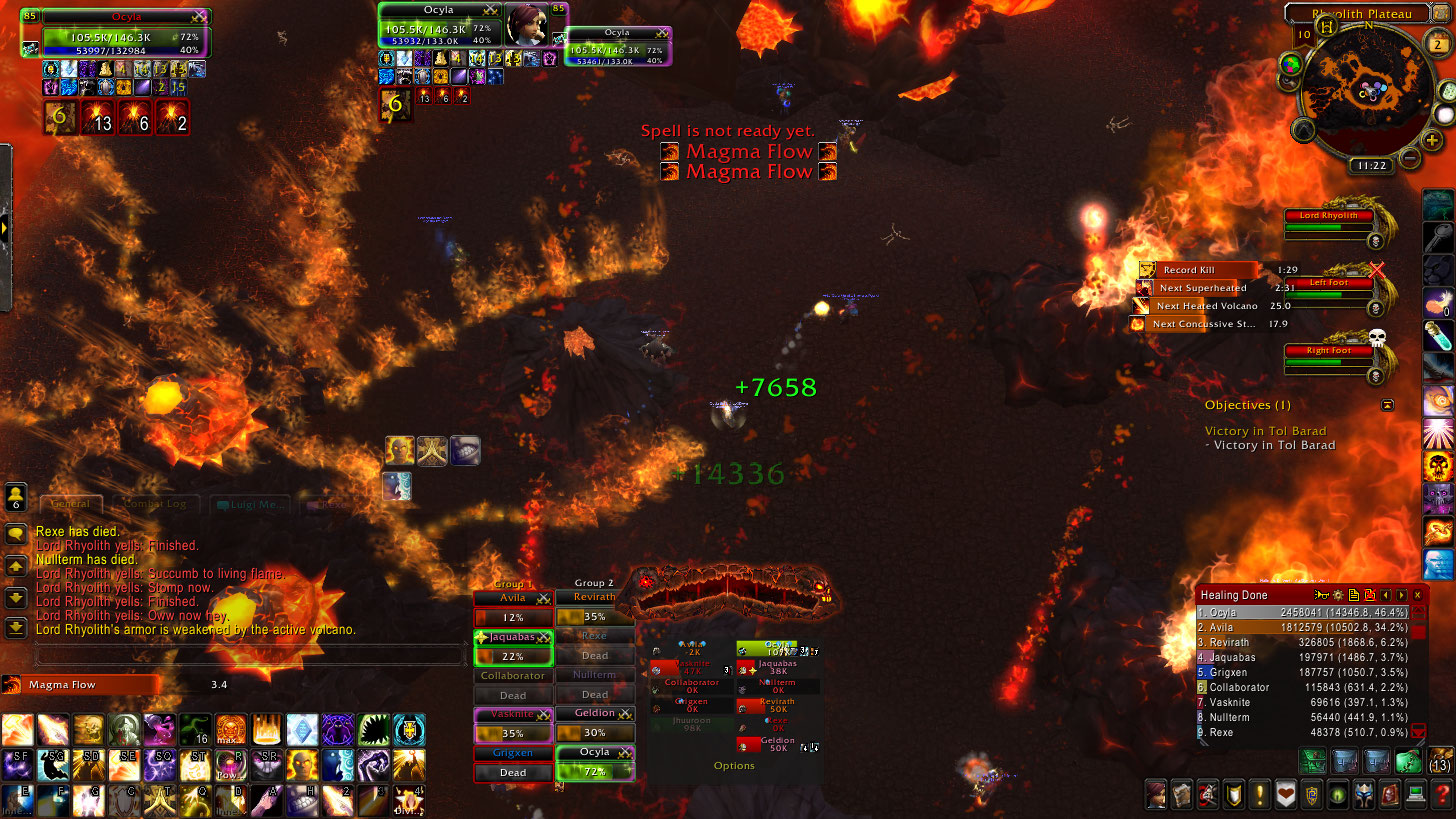The width and height of the screenshot is (1456, 819).
Task: Target the Lord Rhyolith boss frame
Action: pos(1328,215)
